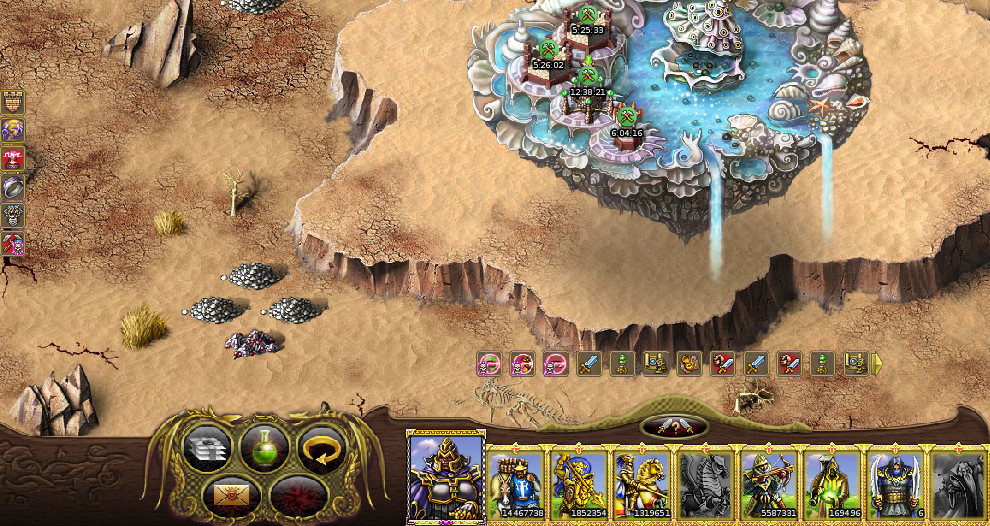The height and width of the screenshot is (526, 990).
Task: Open the red tower icon in sidebar
Action: point(13,158)
